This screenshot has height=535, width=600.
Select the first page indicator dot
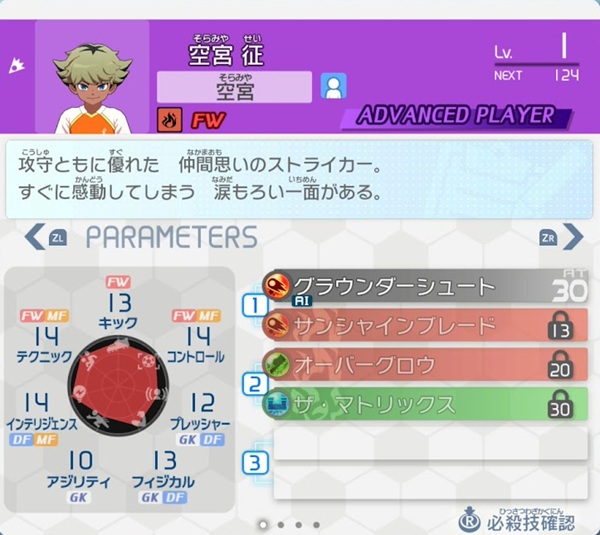click(262, 524)
